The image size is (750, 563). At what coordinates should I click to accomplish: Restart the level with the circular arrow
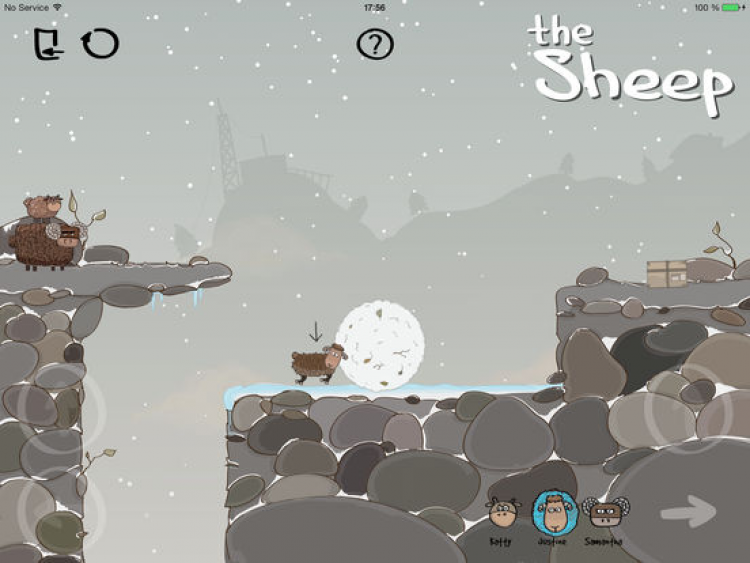point(100,43)
